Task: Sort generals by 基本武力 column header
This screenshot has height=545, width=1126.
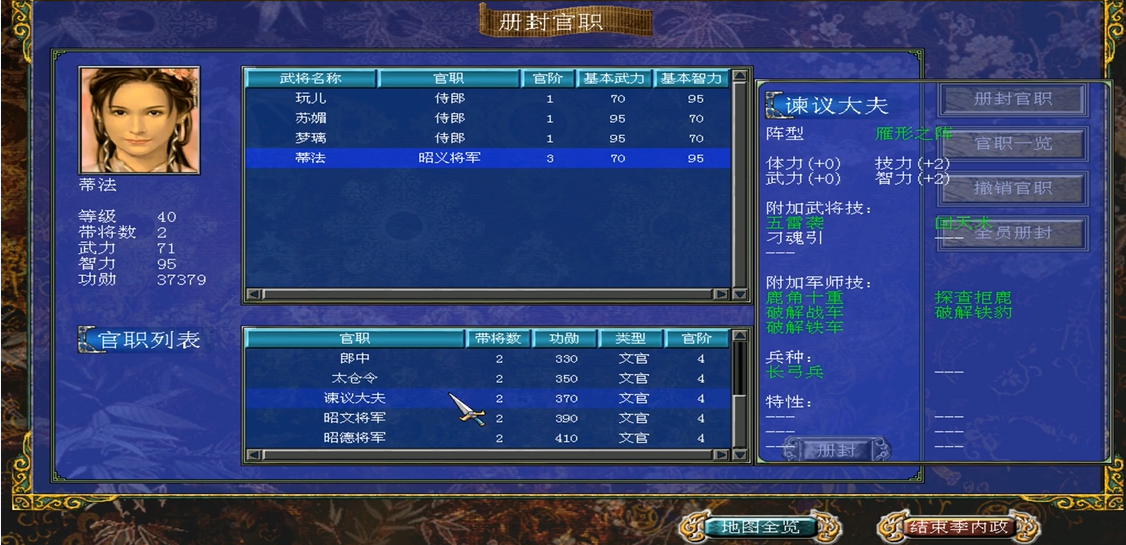Action: [x=614, y=78]
